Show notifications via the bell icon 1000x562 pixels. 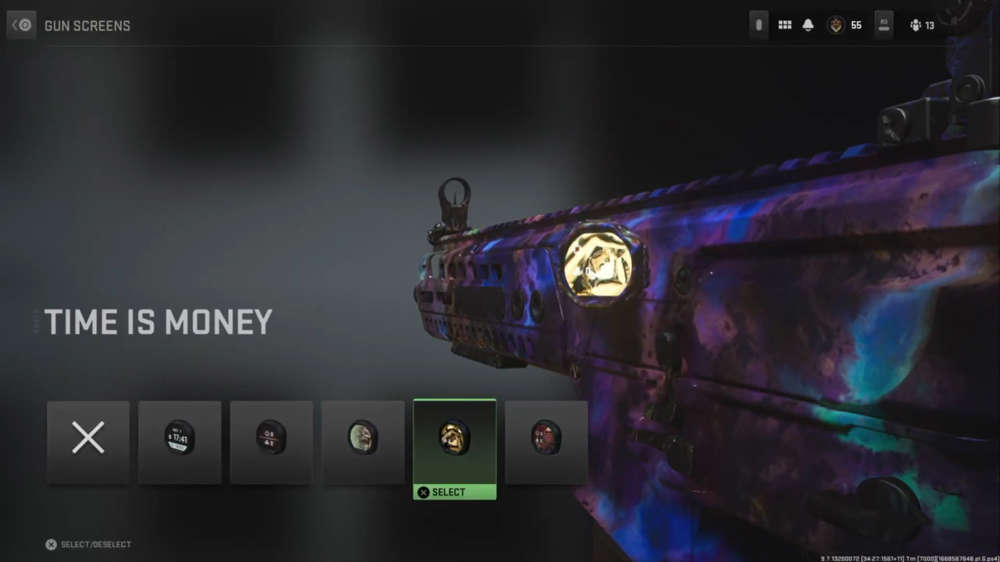(808, 25)
